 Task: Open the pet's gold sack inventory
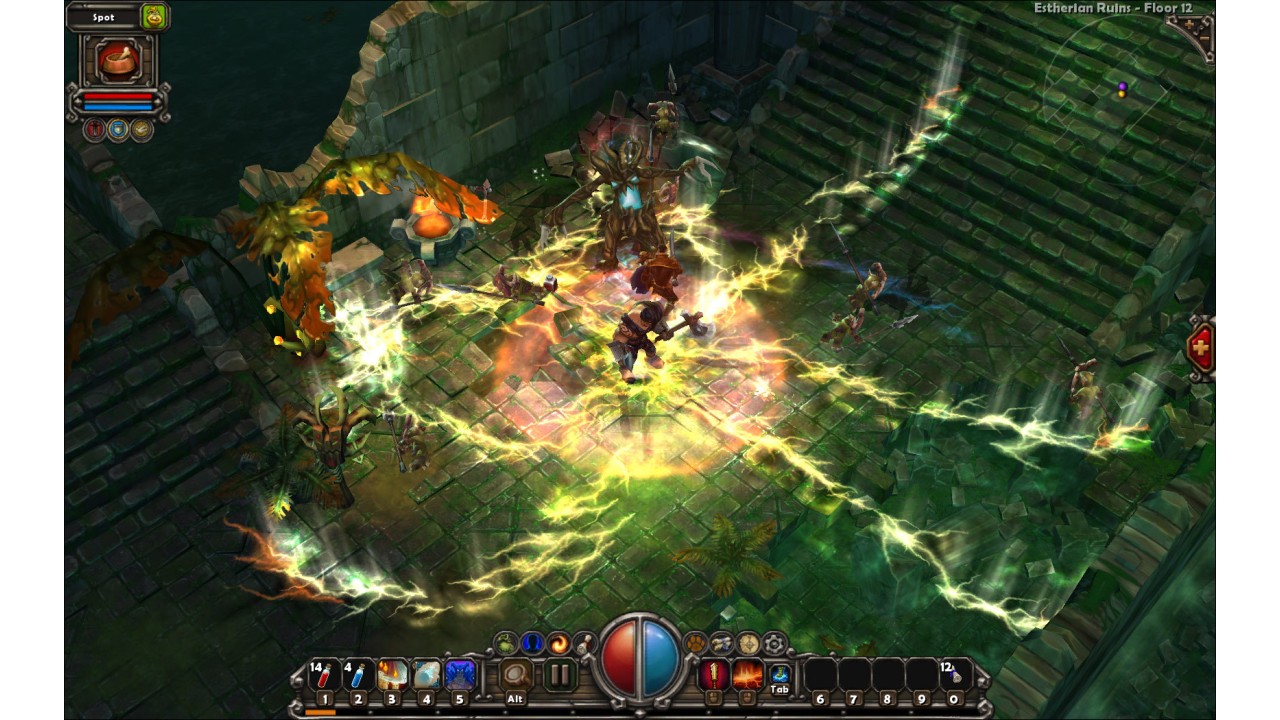coord(154,16)
